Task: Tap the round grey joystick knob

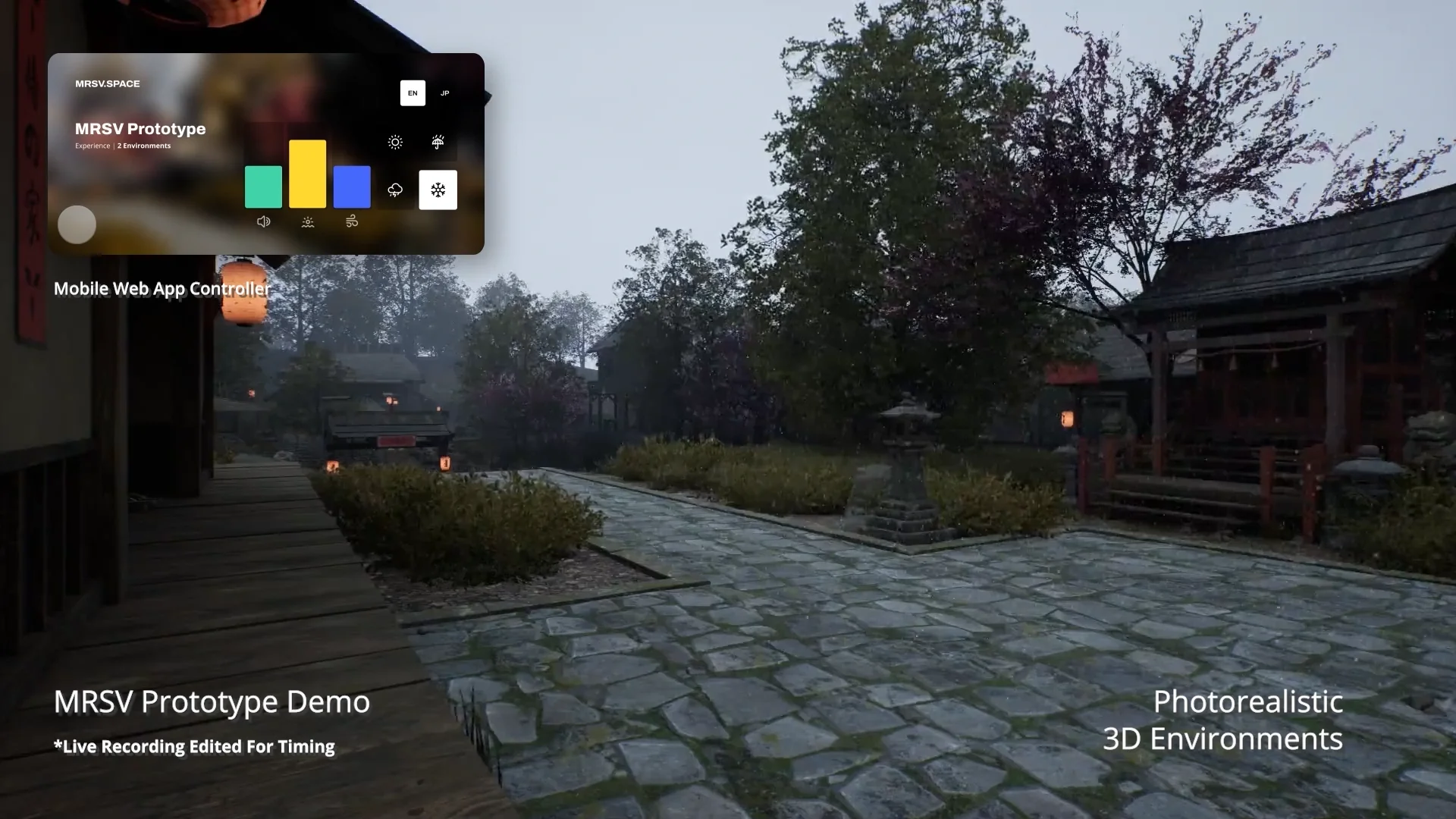Action: tap(77, 224)
